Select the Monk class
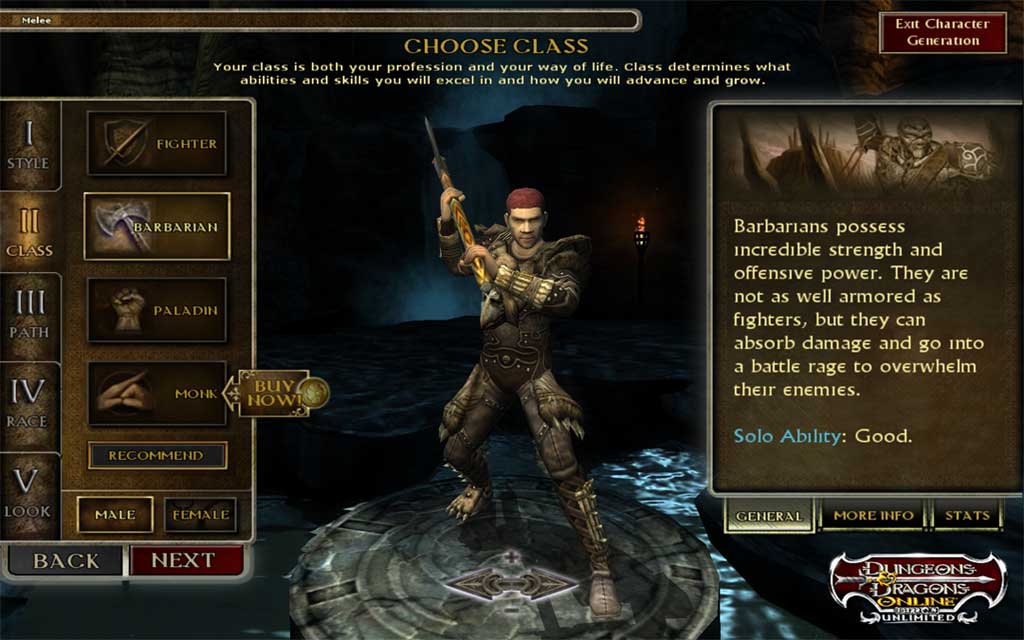The image size is (1024, 640). (157, 394)
